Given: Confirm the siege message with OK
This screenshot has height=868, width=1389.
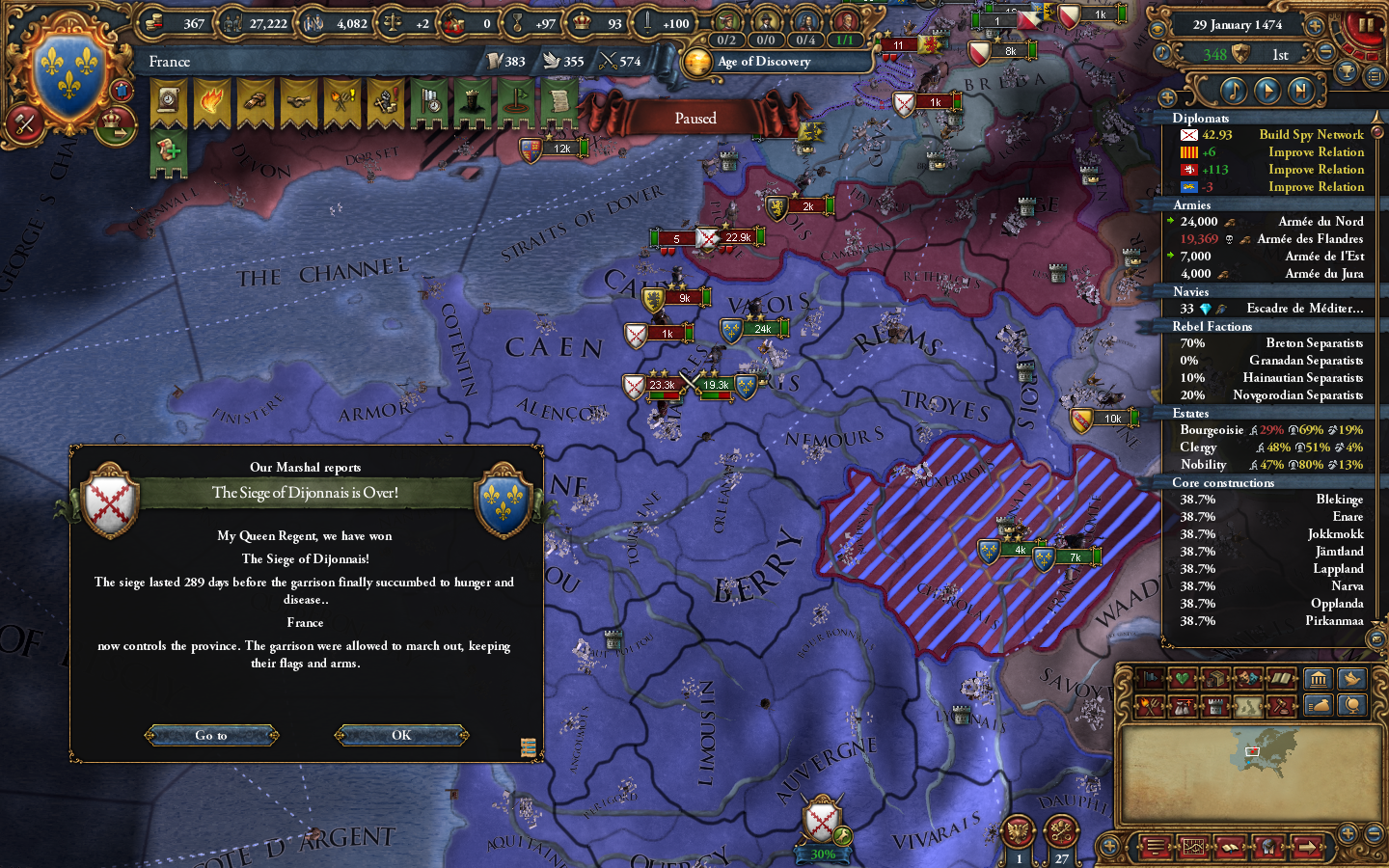Looking at the screenshot, I should pyautogui.click(x=400, y=735).
